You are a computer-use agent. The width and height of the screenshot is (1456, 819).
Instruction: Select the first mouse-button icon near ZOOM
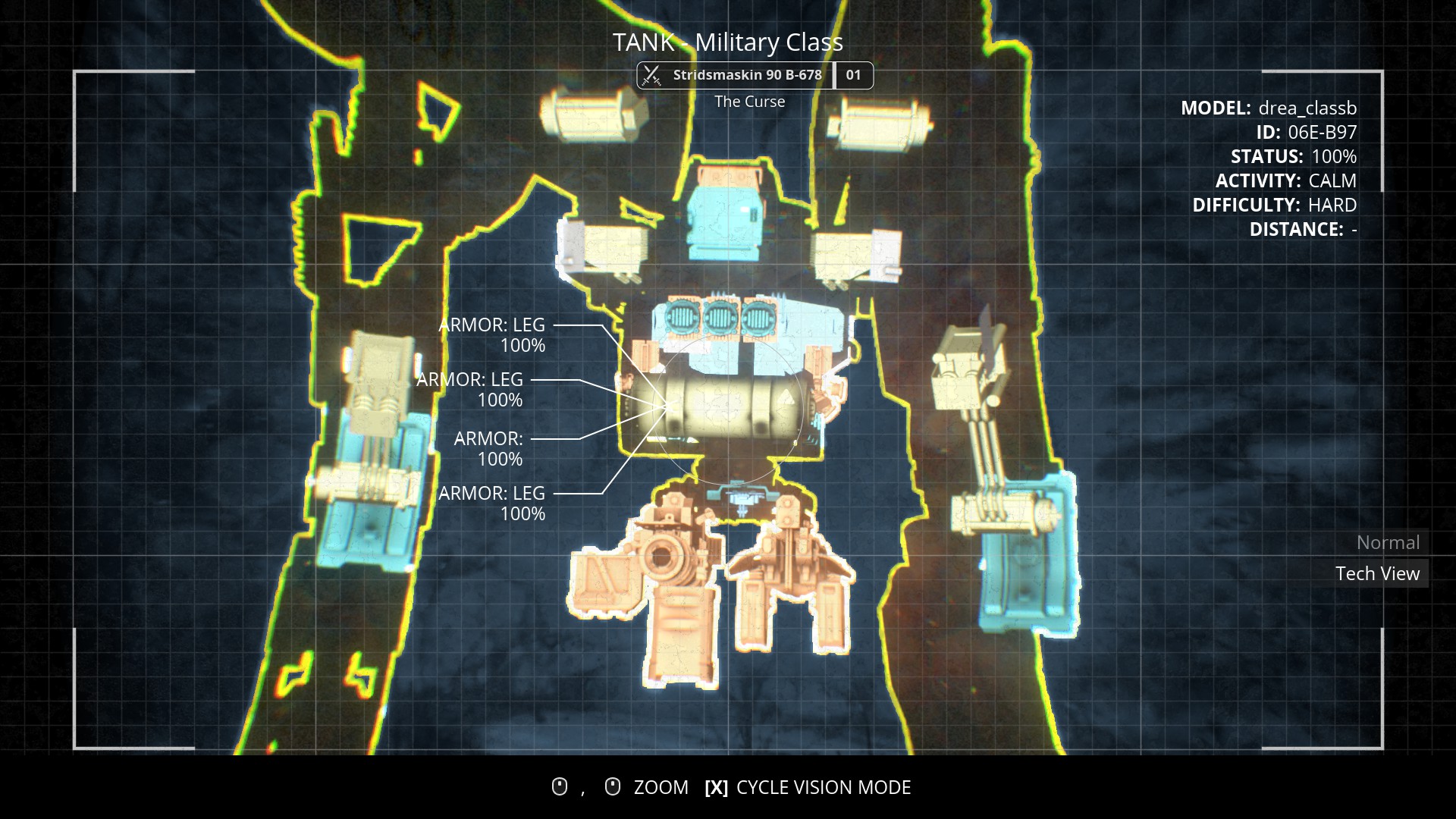pyautogui.click(x=559, y=786)
